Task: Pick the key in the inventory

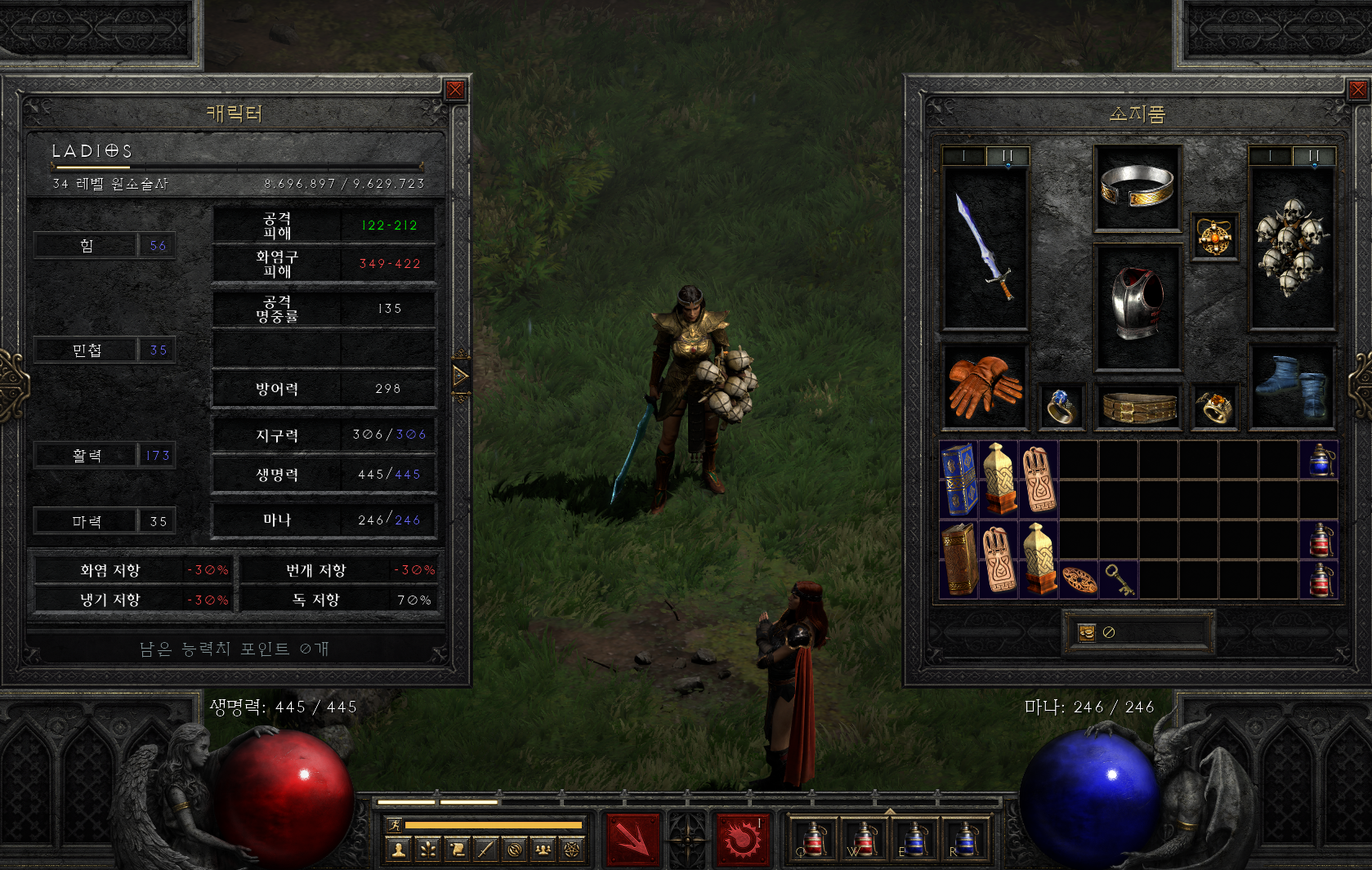Action: coord(1118,579)
